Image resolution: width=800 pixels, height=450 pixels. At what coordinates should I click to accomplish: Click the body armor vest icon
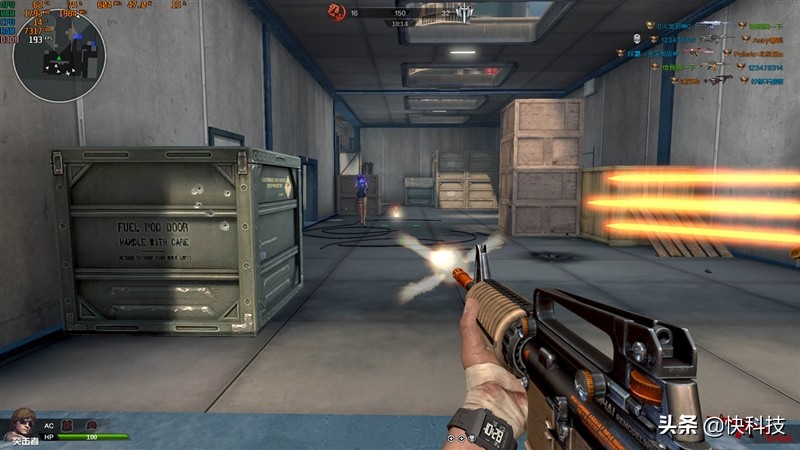[x=68, y=426]
